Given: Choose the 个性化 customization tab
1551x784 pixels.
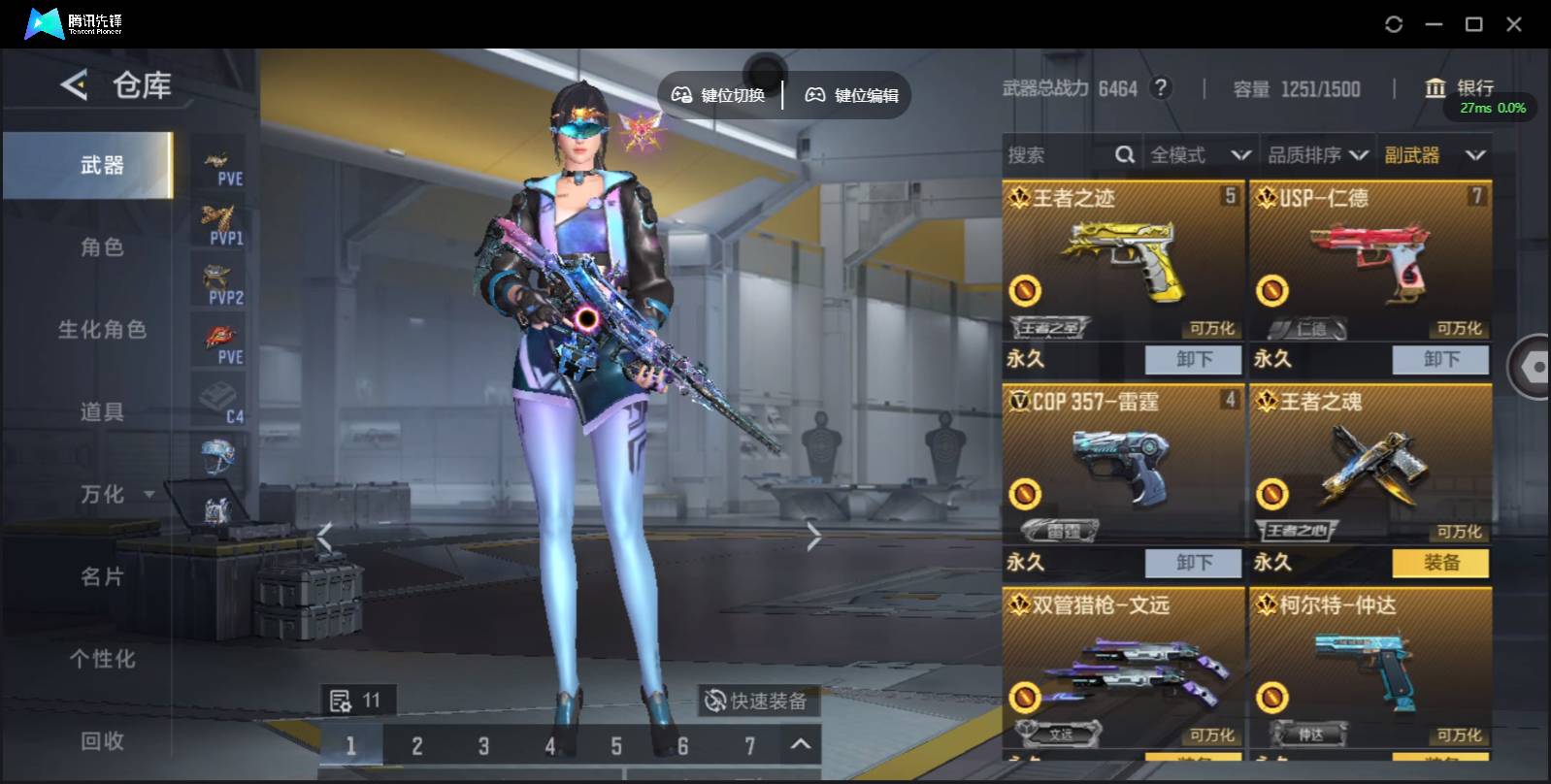Looking at the screenshot, I should pos(102,659).
